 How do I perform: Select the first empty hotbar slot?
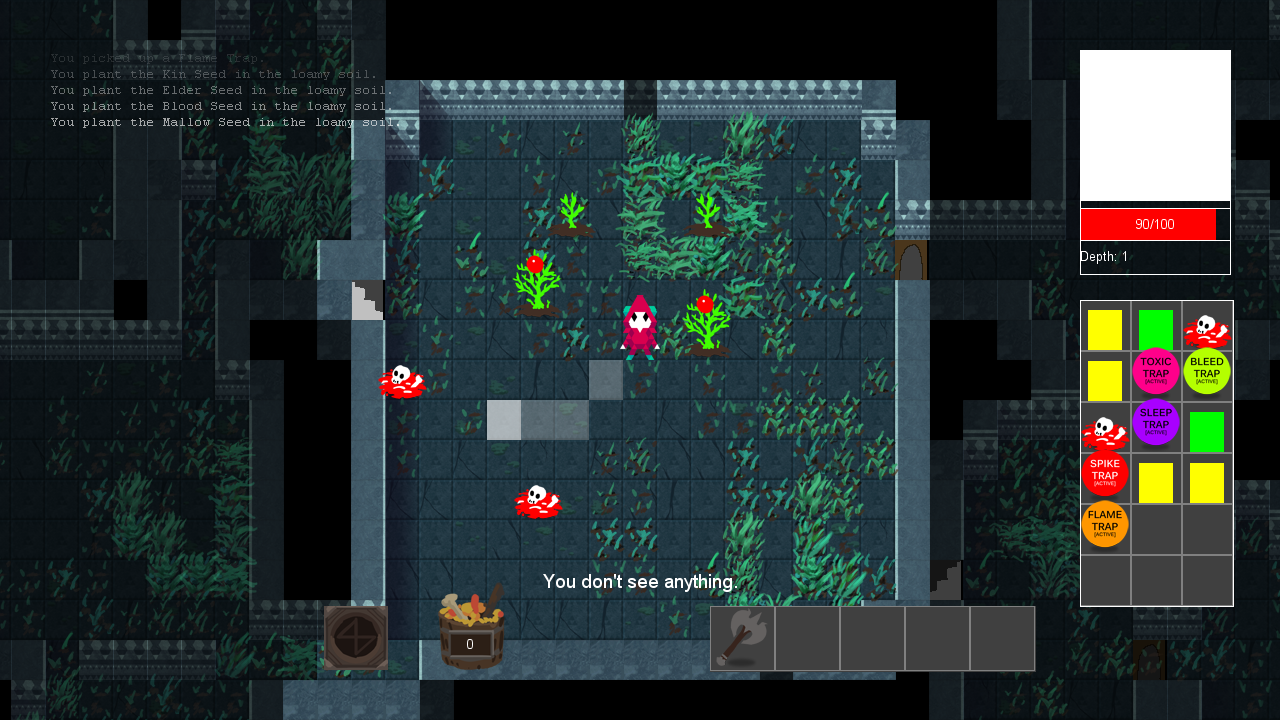(808, 637)
